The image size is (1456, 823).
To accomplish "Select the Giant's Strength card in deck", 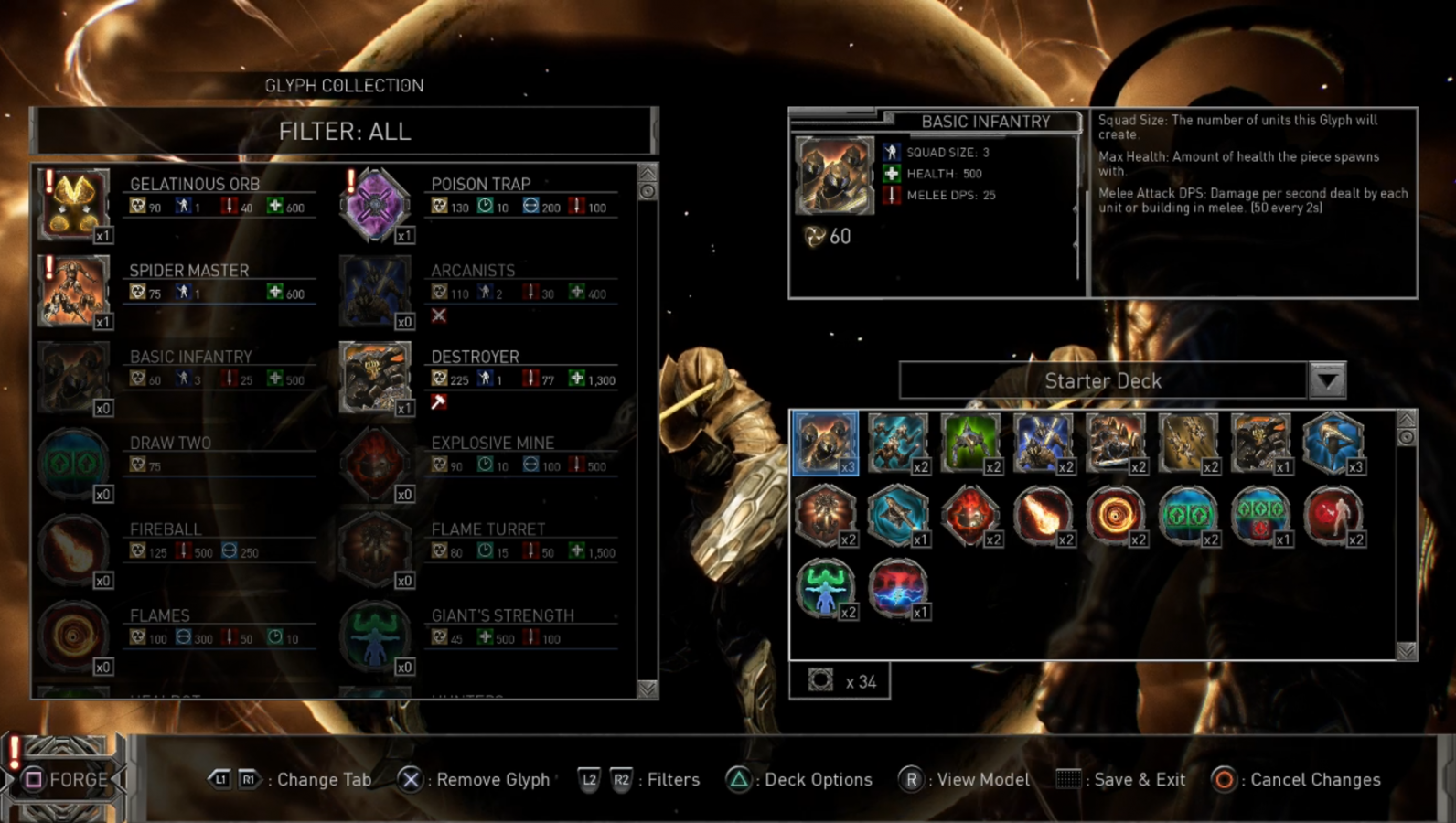I will [x=825, y=588].
